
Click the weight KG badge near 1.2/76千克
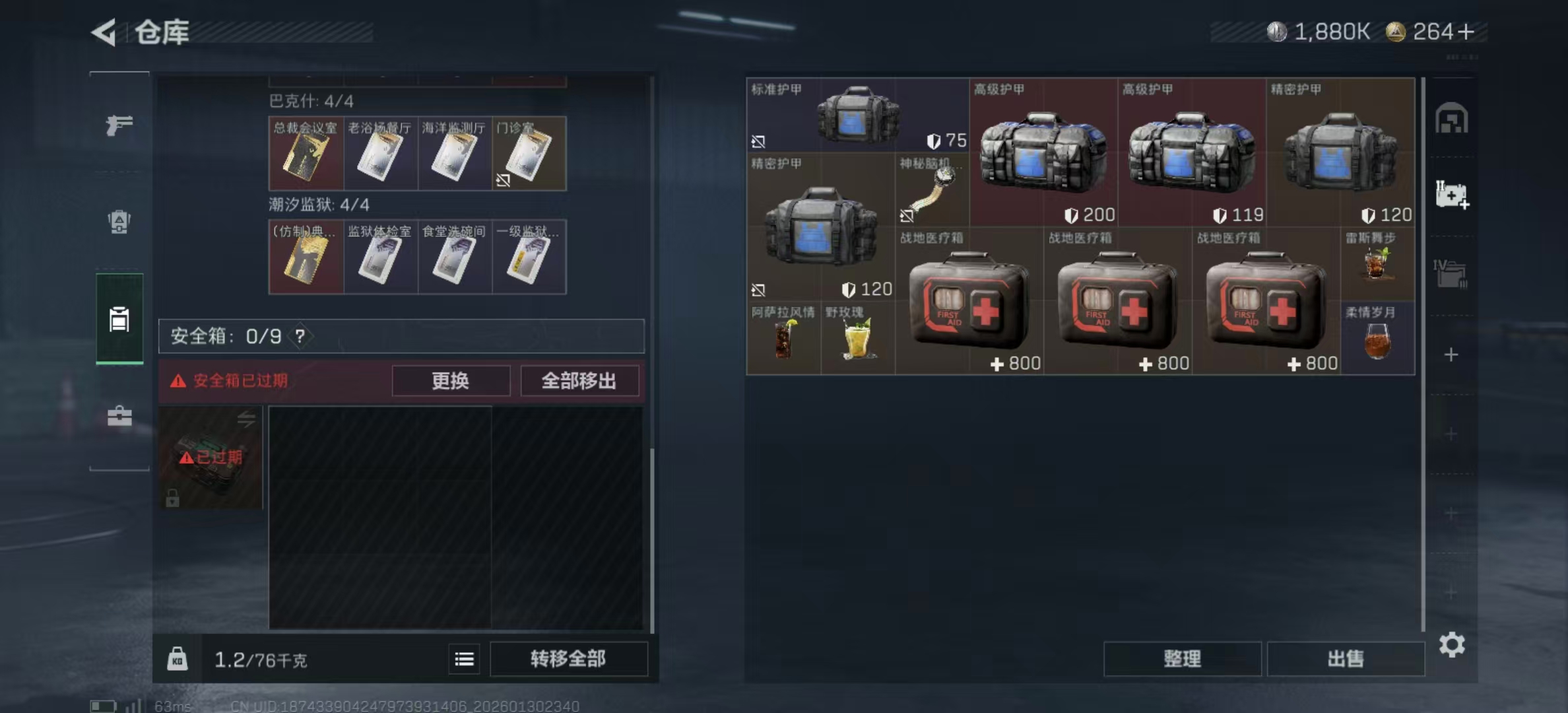[177, 659]
